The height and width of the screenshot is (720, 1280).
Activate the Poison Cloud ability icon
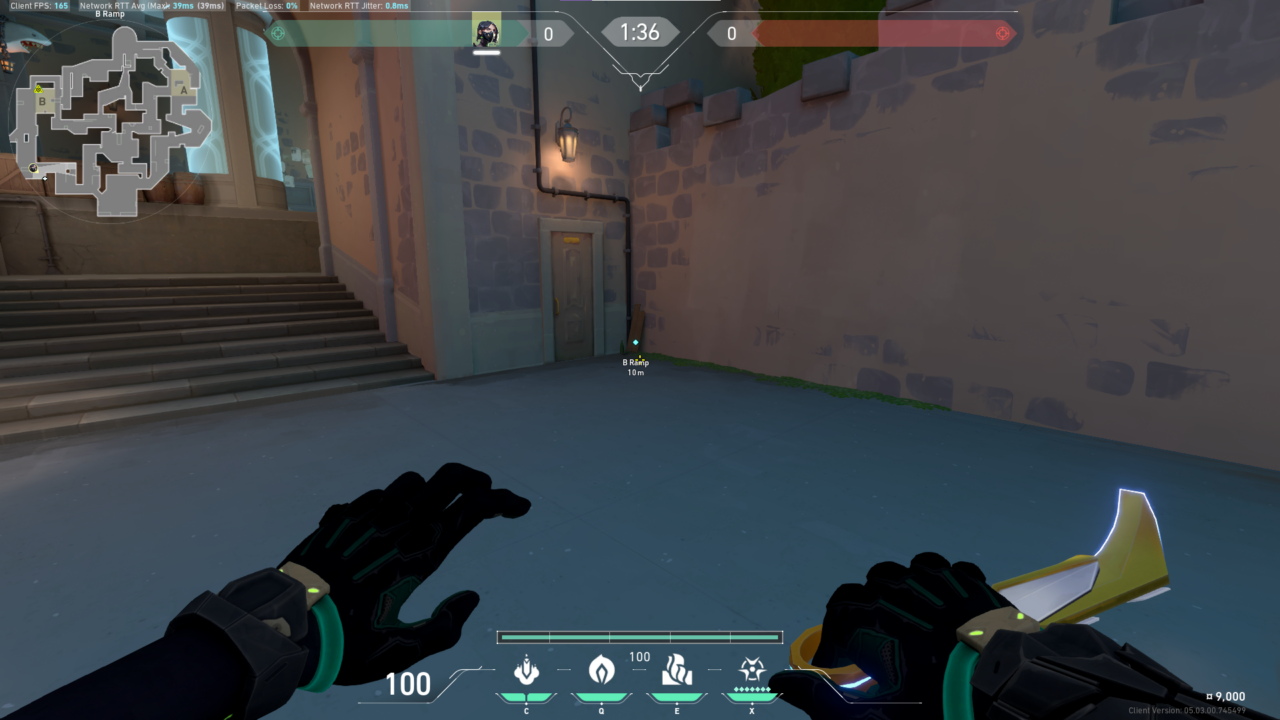click(x=602, y=668)
